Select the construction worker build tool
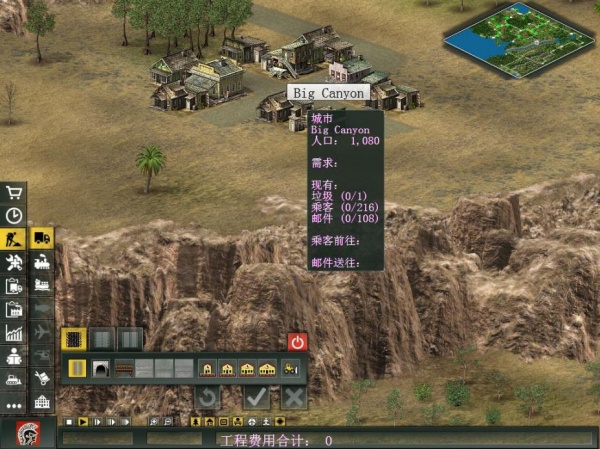Viewport: 600px width, 449px height. click(14, 239)
